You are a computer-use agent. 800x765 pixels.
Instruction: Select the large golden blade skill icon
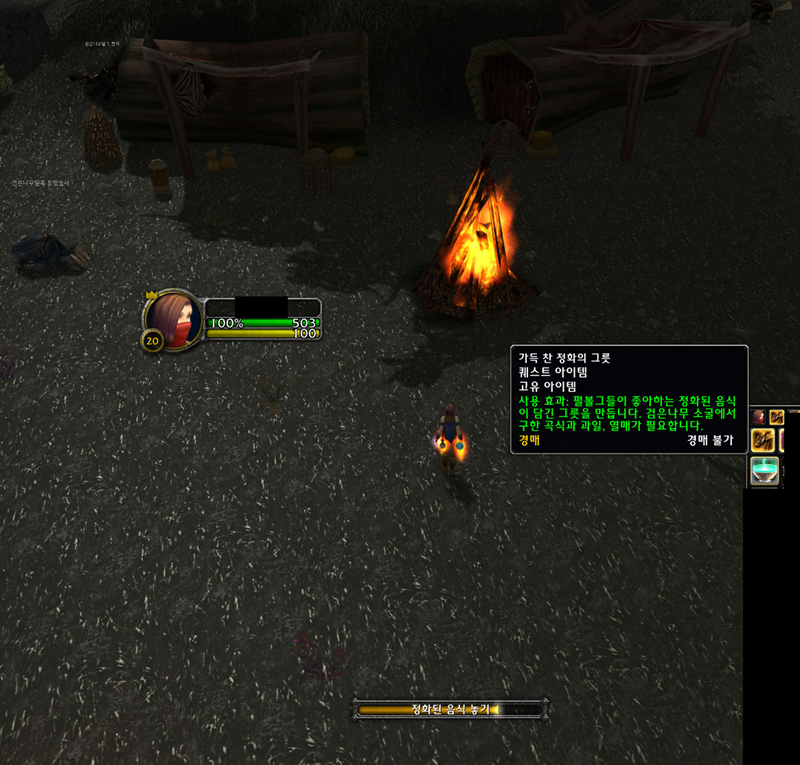click(764, 440)
